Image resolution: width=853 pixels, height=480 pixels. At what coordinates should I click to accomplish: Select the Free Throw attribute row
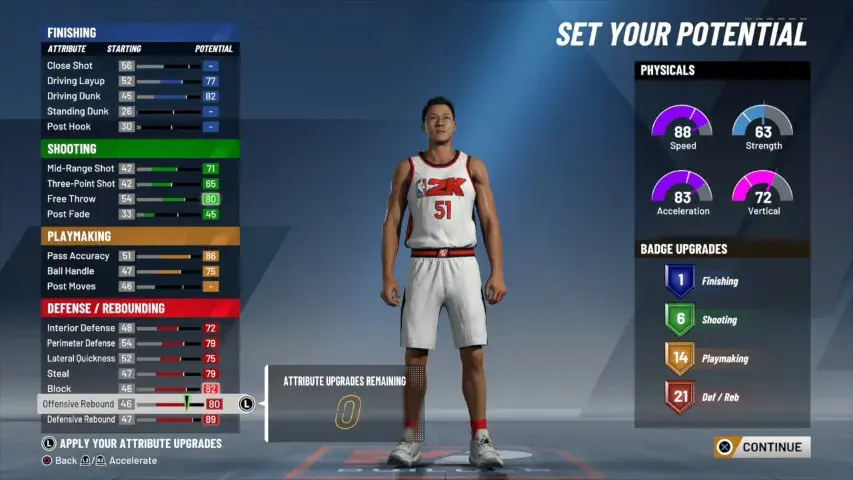pyautogui.click(x=140, y=199)
